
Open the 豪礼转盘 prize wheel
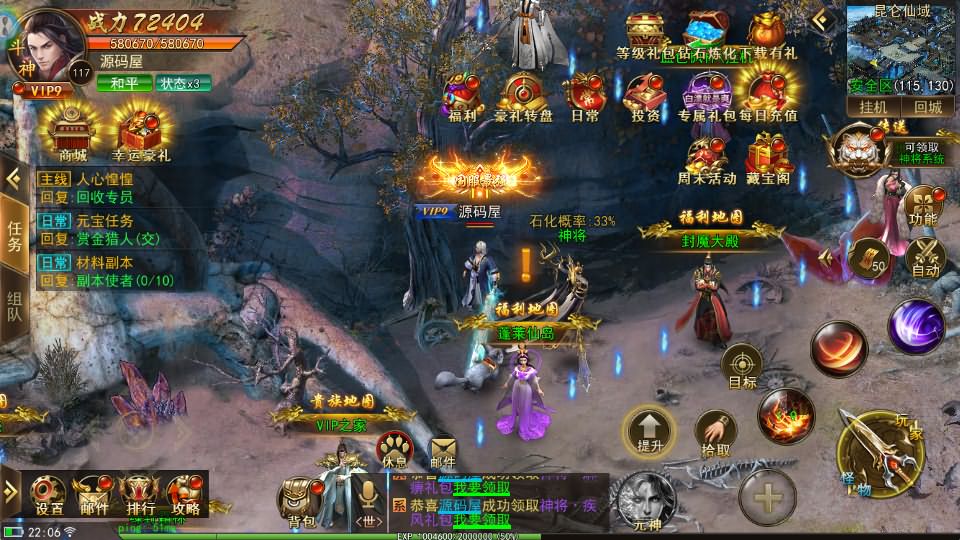(523, 95)
